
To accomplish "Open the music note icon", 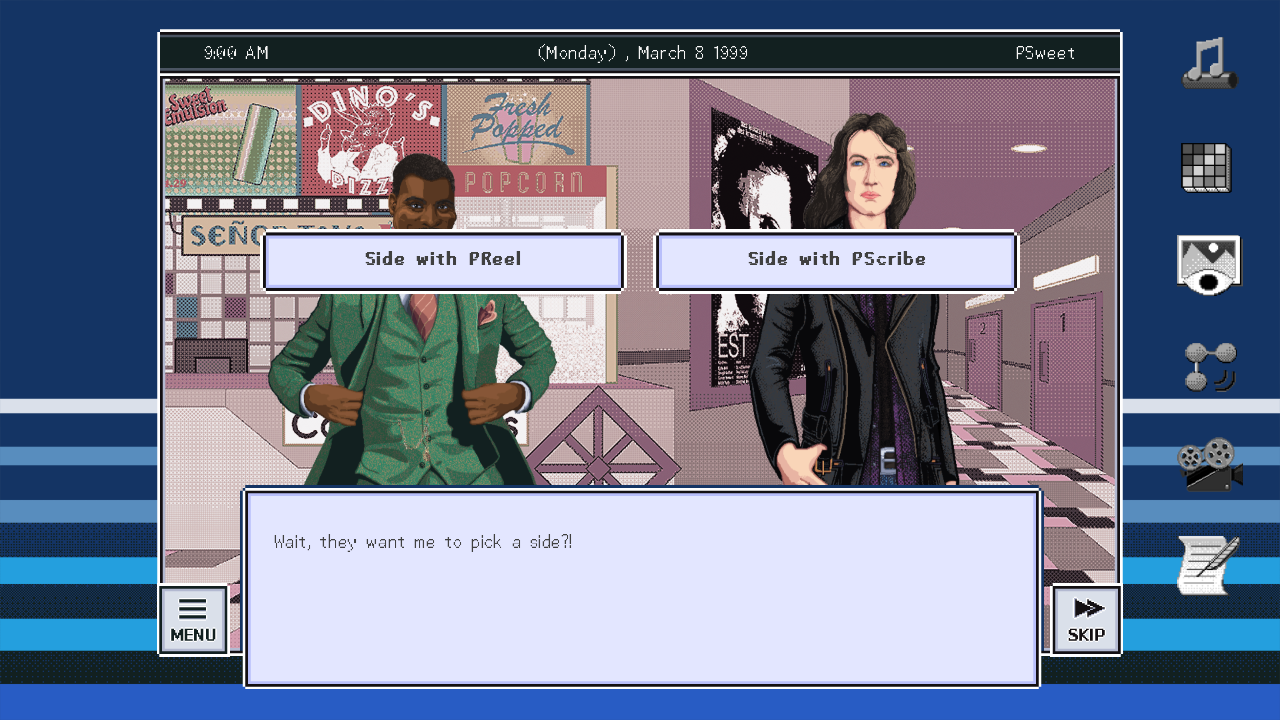I will tap(1209, 63).
